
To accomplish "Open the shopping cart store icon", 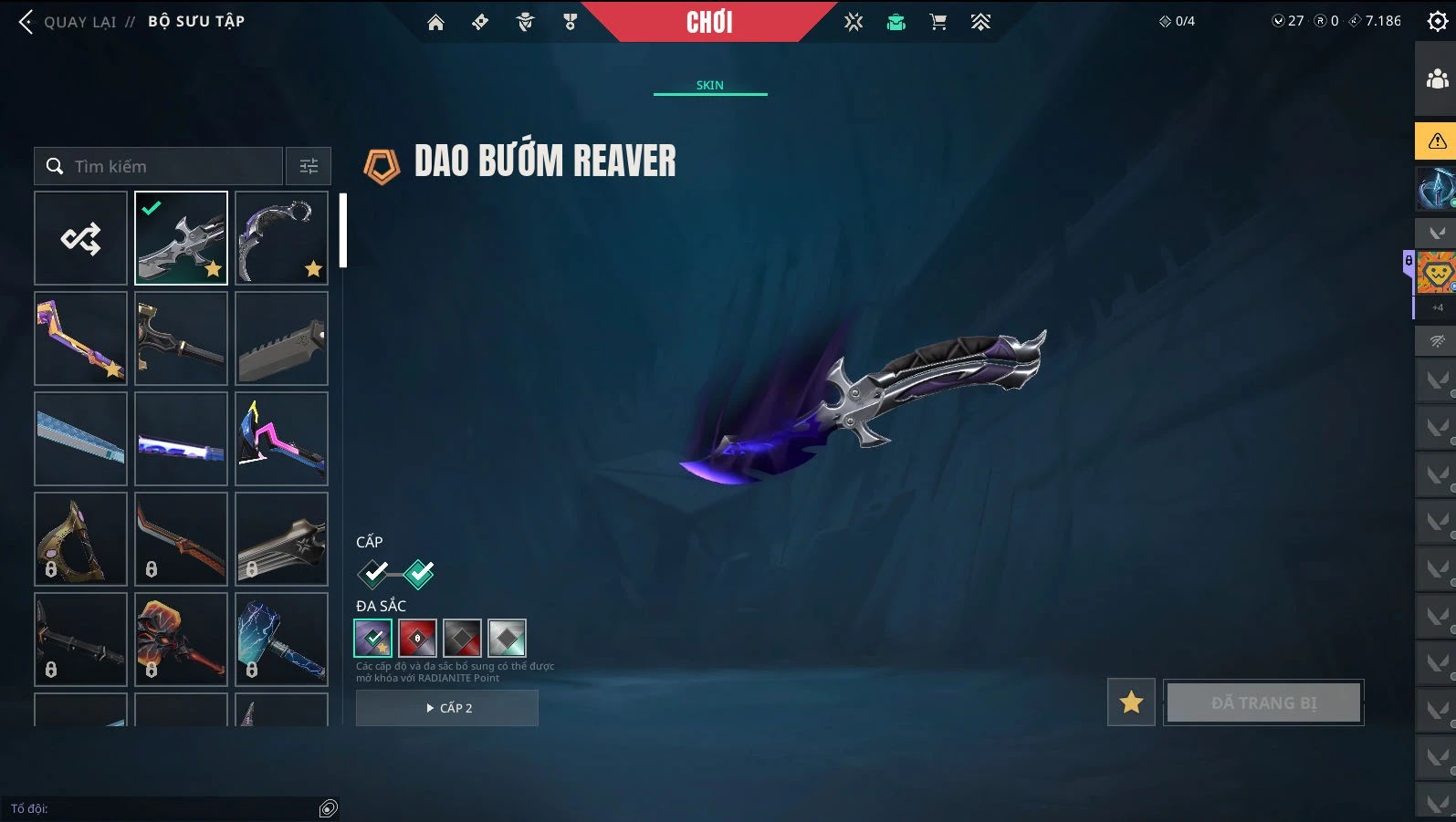I will [937, 23].
